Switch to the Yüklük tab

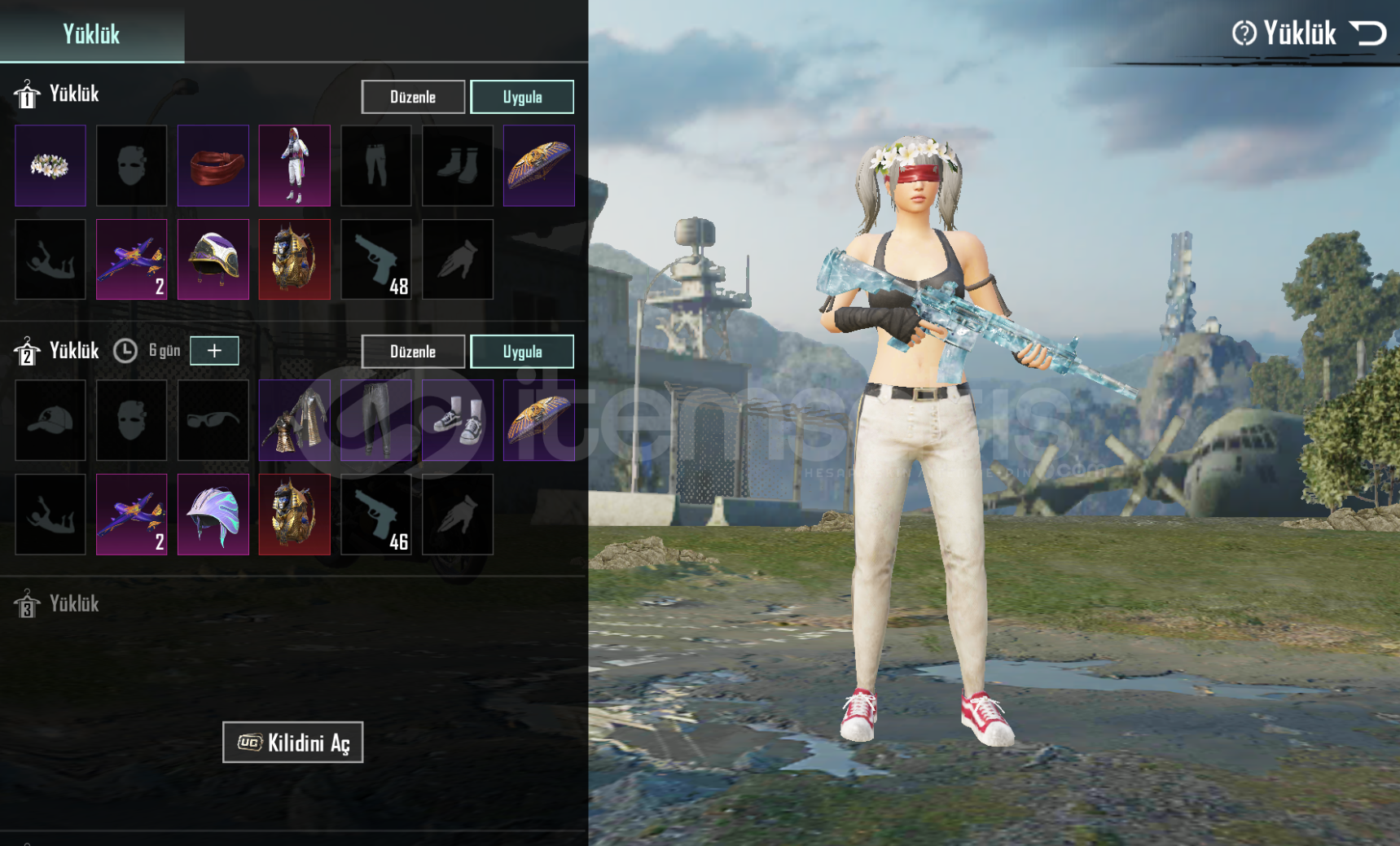pyautogui.click(x=91, y=33)
